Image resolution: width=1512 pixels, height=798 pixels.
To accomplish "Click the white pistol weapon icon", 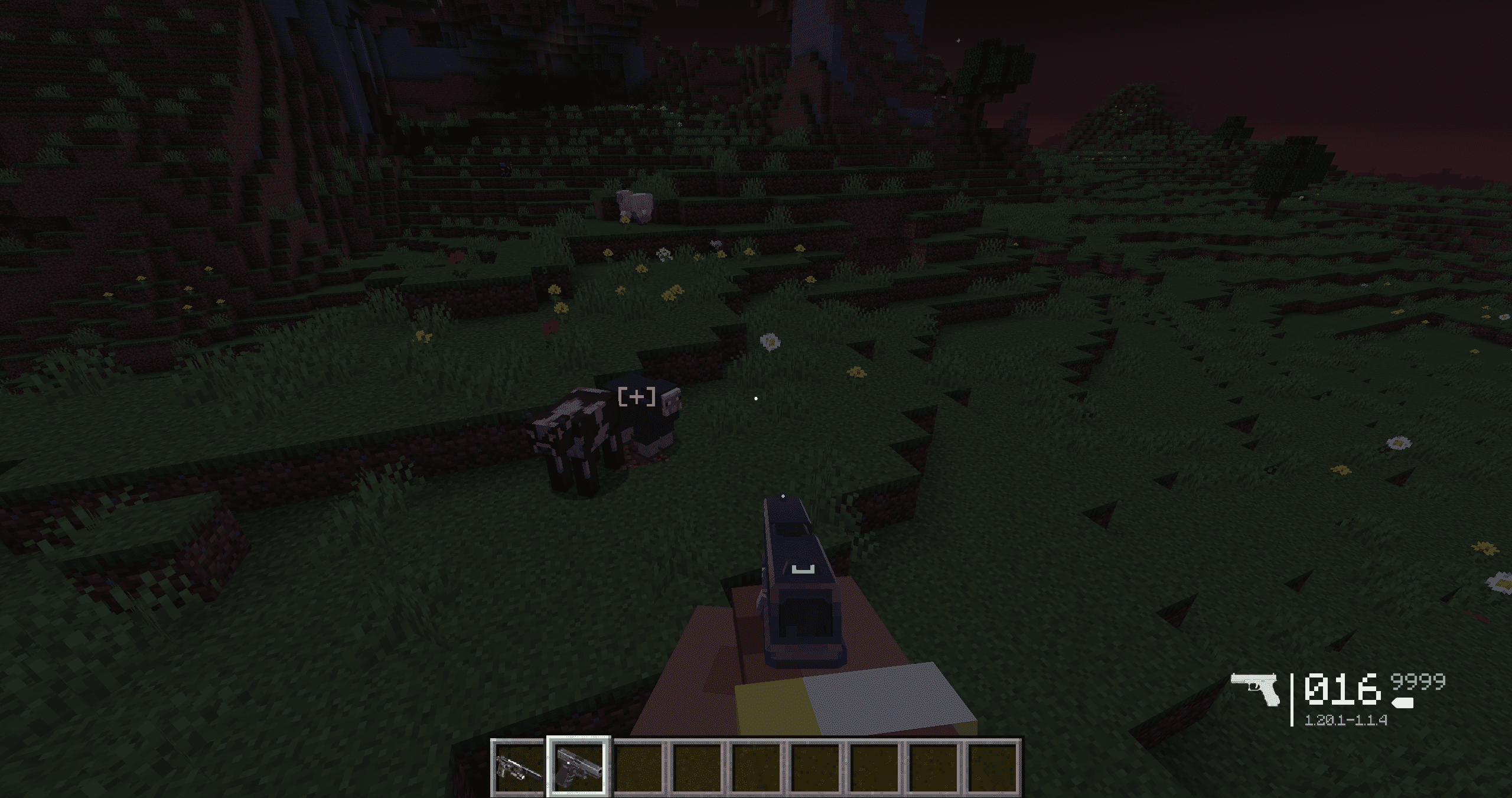I will point(1256,689).
